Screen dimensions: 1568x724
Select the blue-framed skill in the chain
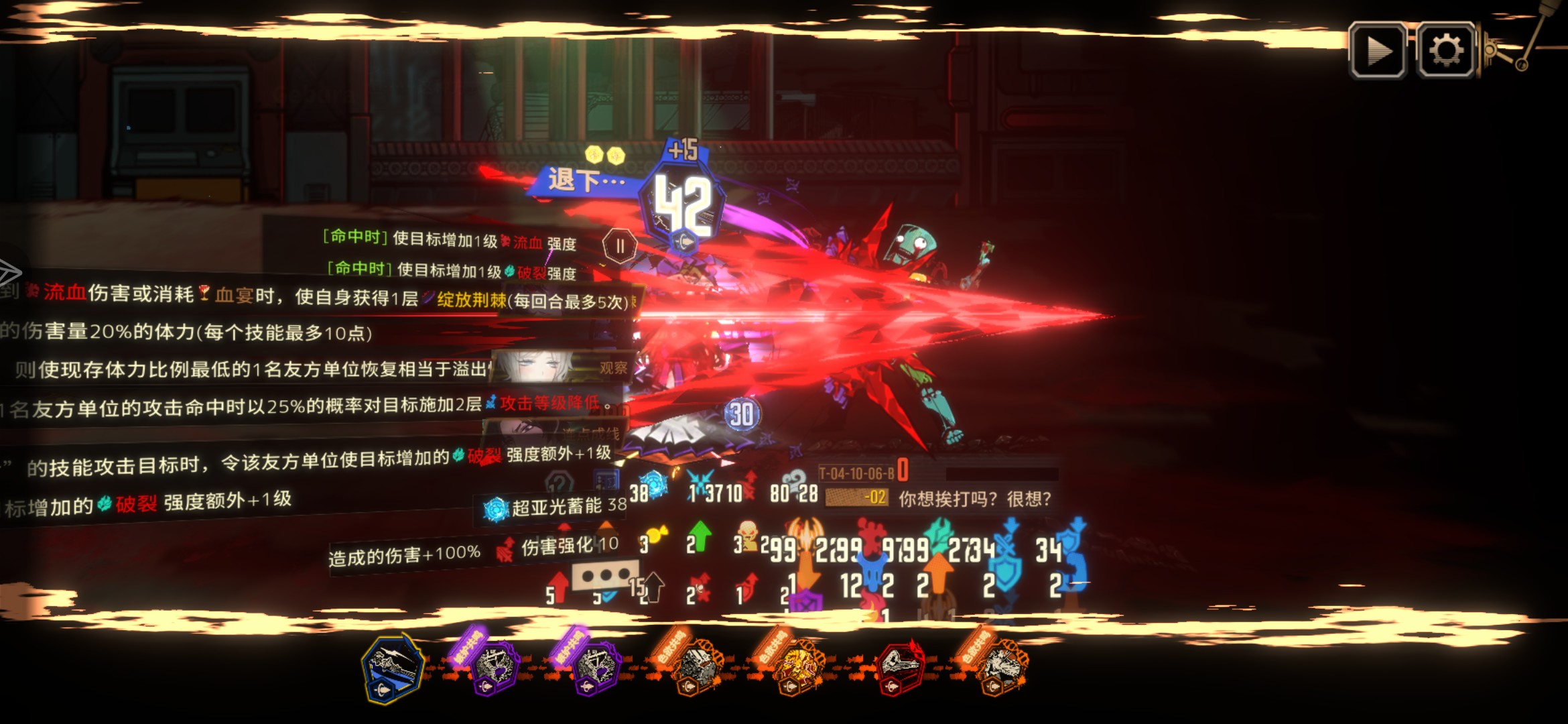click(393, 667)
